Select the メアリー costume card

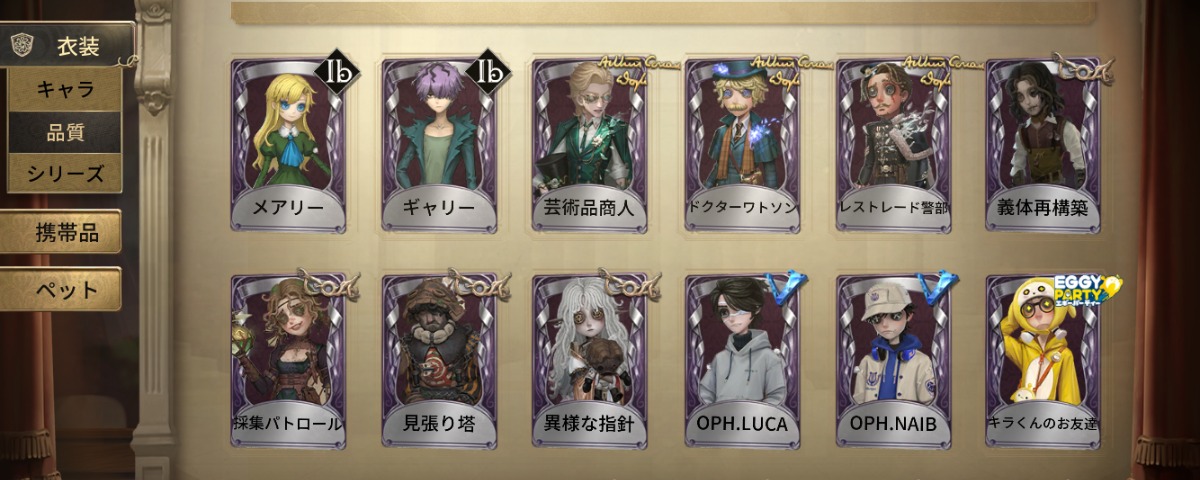(288, 145)
